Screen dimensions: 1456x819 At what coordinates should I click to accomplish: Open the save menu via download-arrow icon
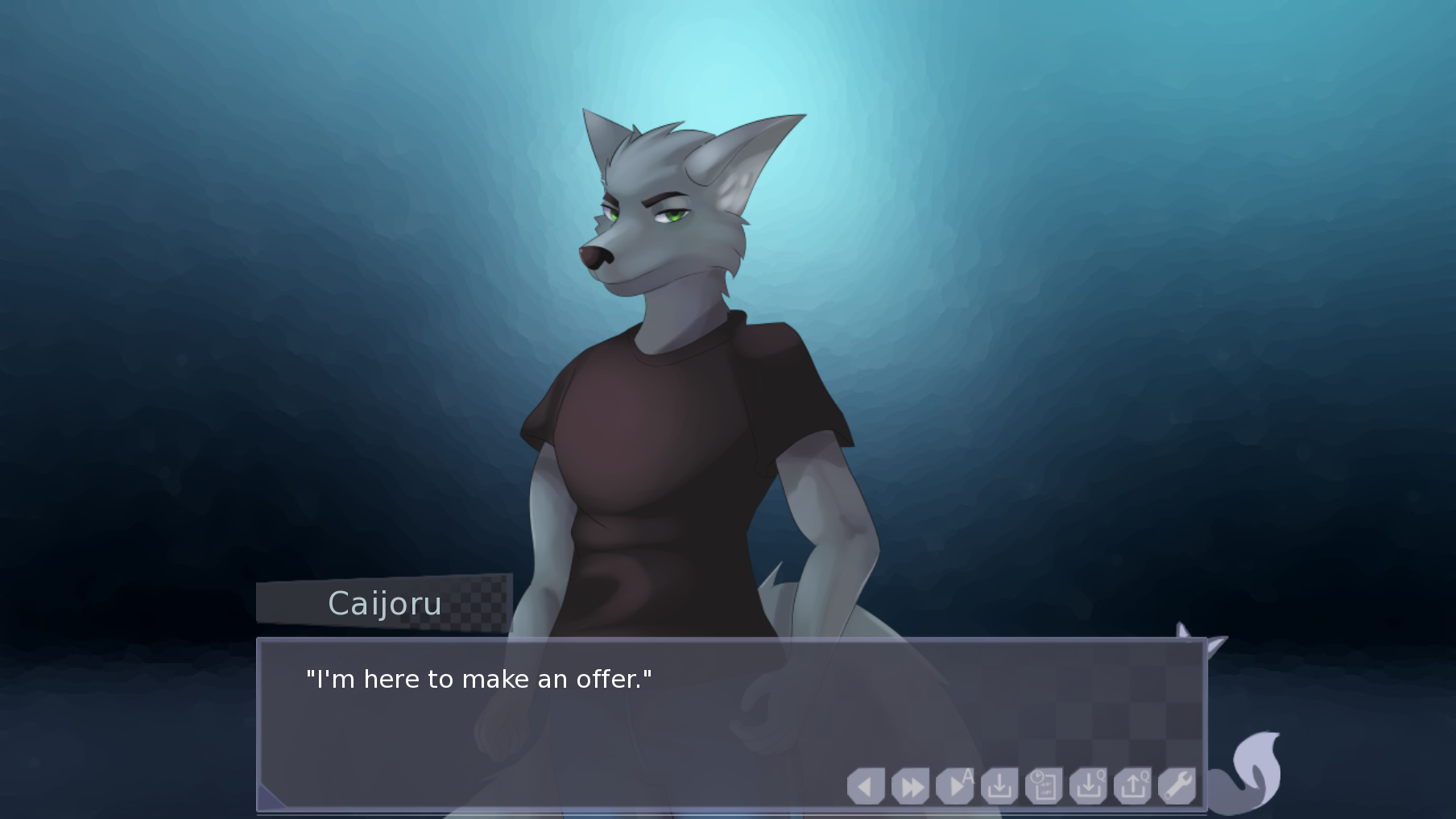pos(999,786)
